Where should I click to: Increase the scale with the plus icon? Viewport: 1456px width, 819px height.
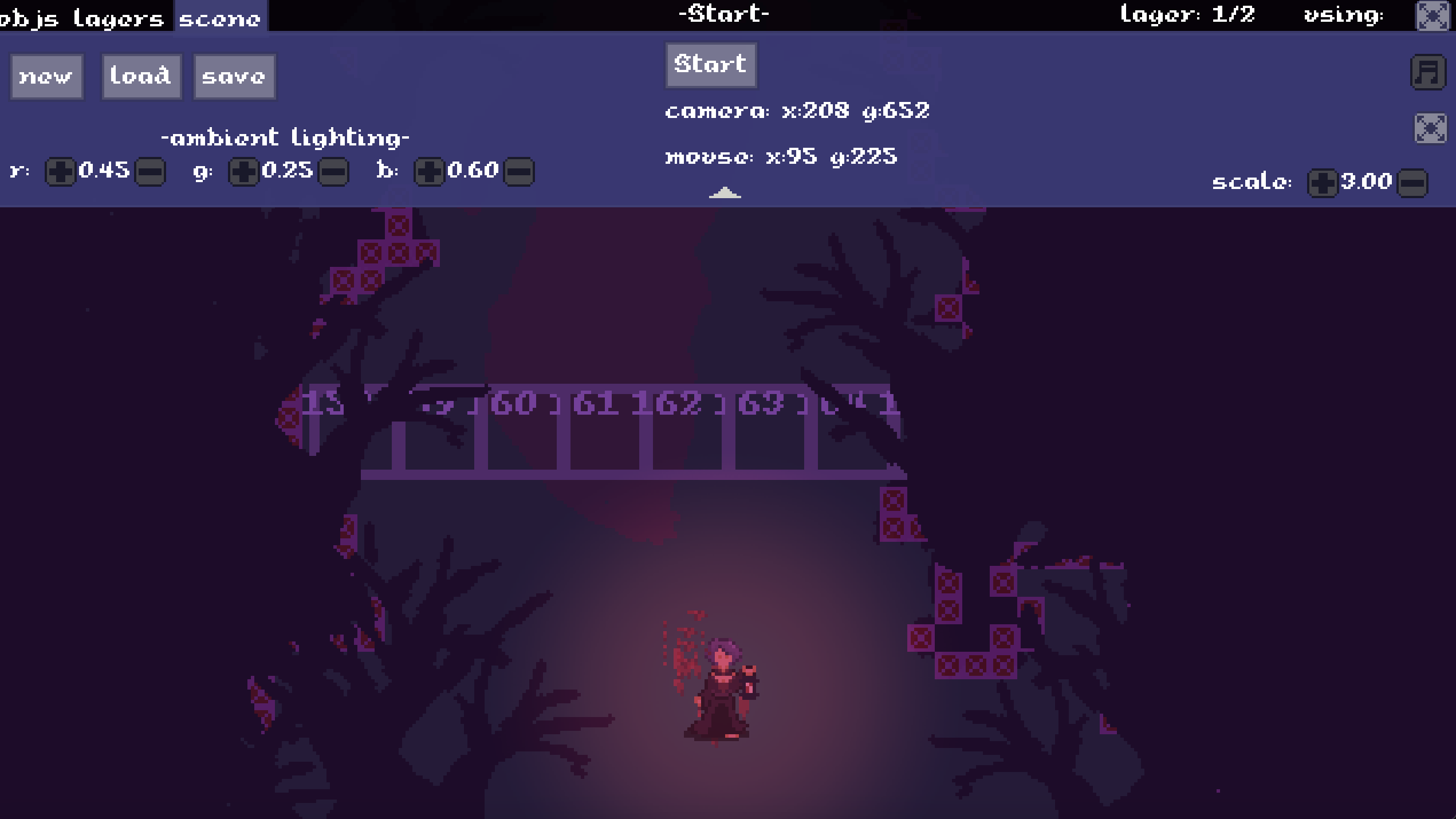(x=1322, y=182)
